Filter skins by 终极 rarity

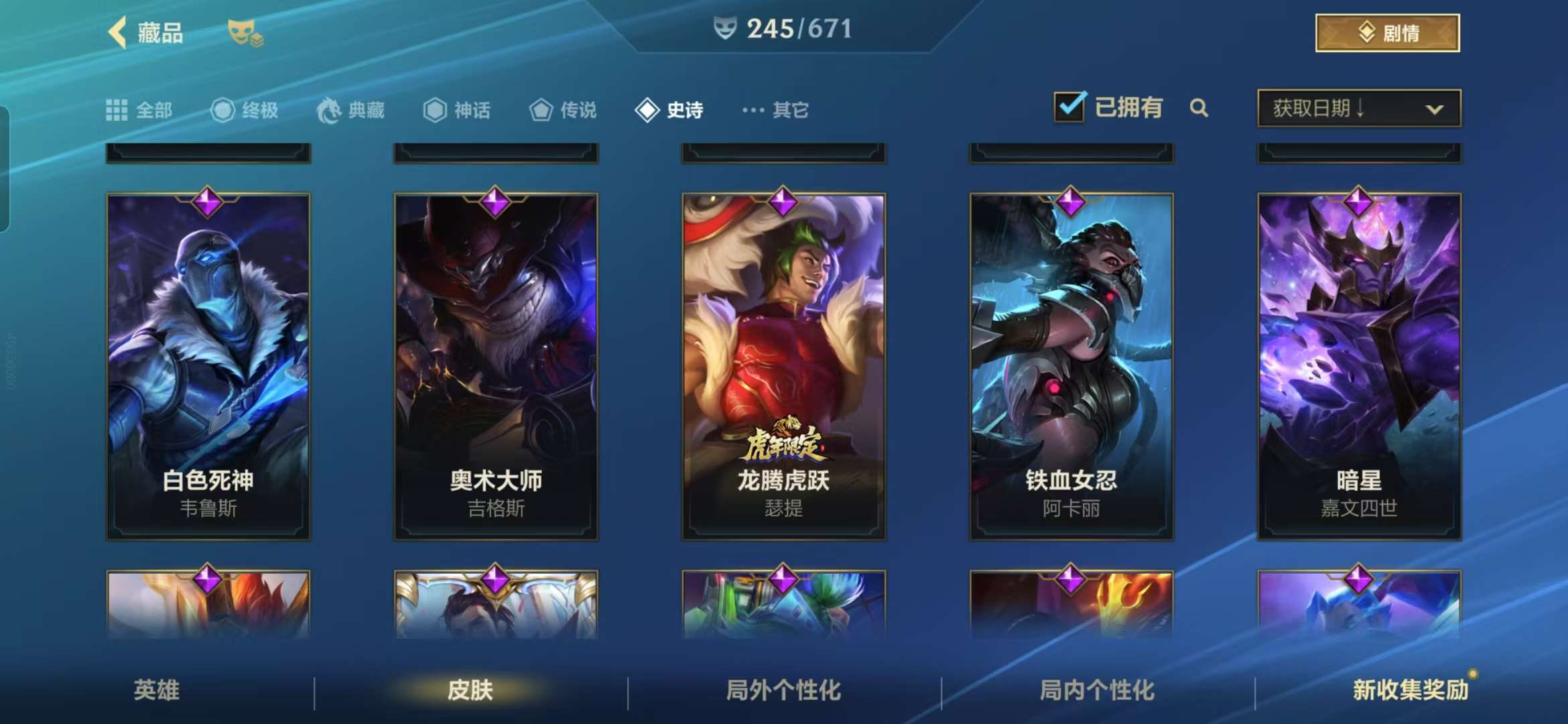245,110
